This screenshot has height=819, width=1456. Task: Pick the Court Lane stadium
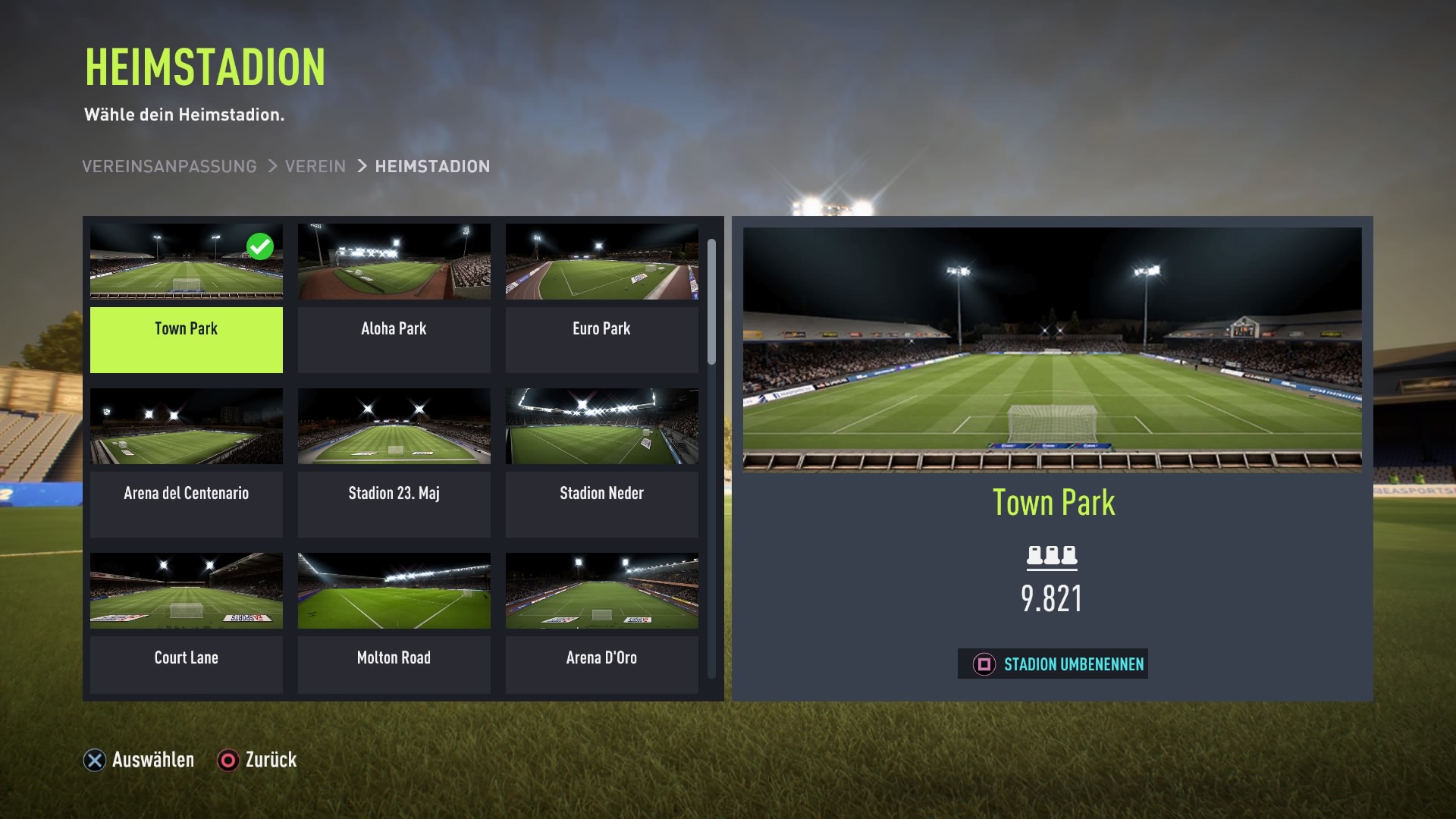tap(186, 623)
